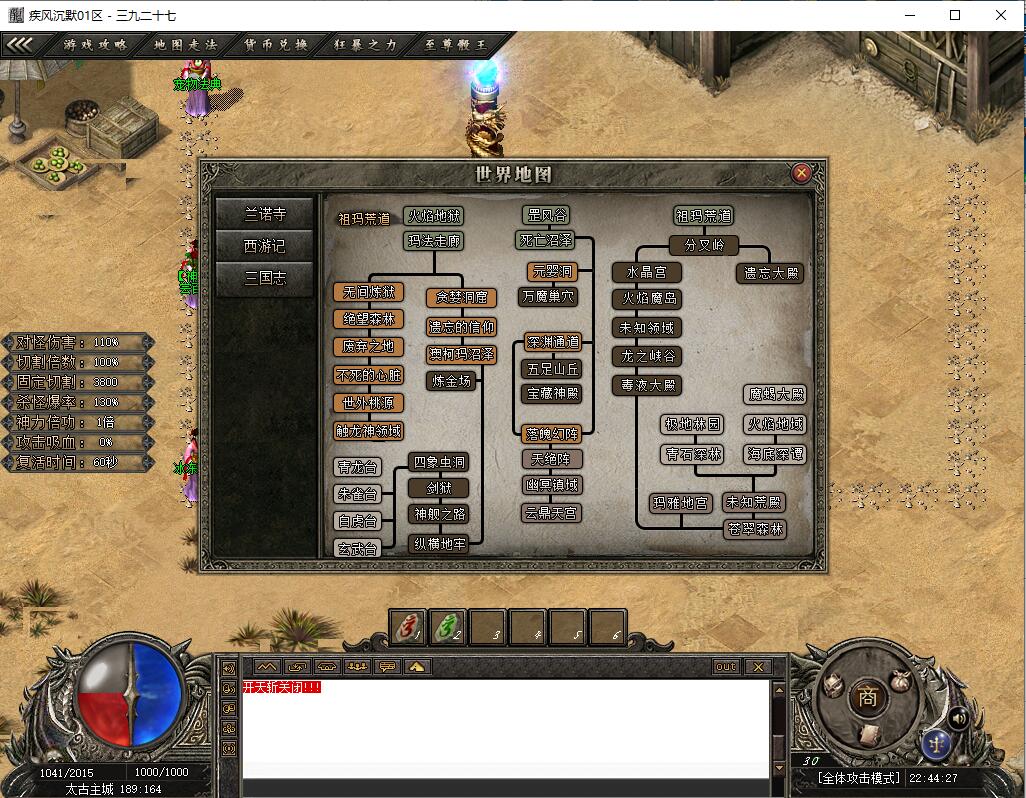Maximize the game window
Image resolution: width=1026 pixels, height=798 pixels.
click(955, 15)
